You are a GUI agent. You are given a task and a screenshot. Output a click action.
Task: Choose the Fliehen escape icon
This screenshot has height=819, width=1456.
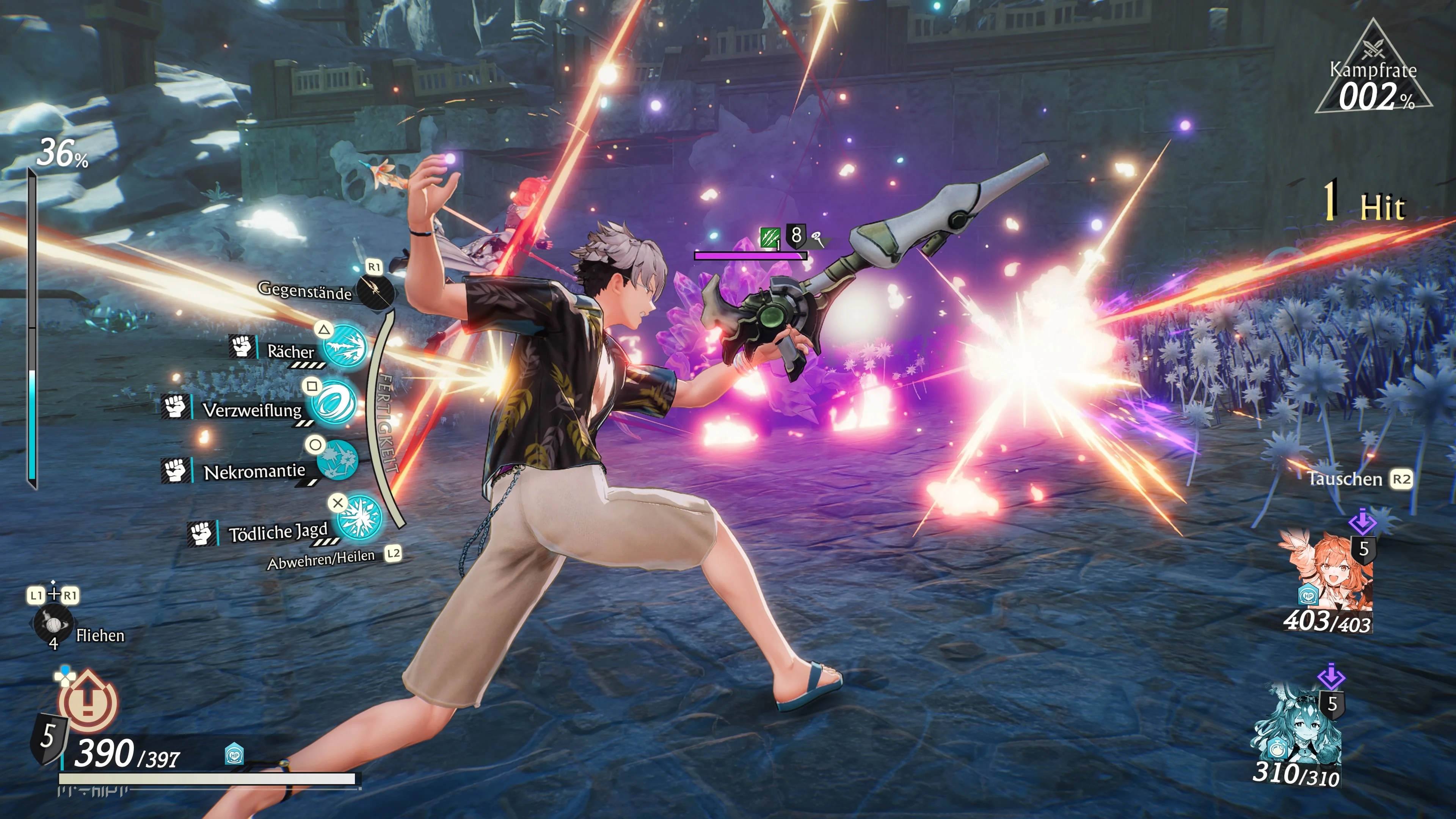pos(53,623)
